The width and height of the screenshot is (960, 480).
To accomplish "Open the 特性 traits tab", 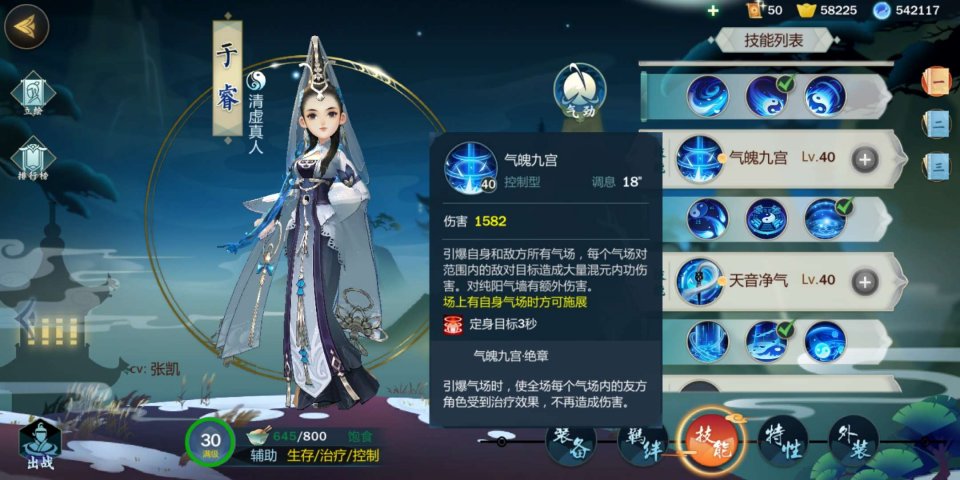I will coord(781,441).
